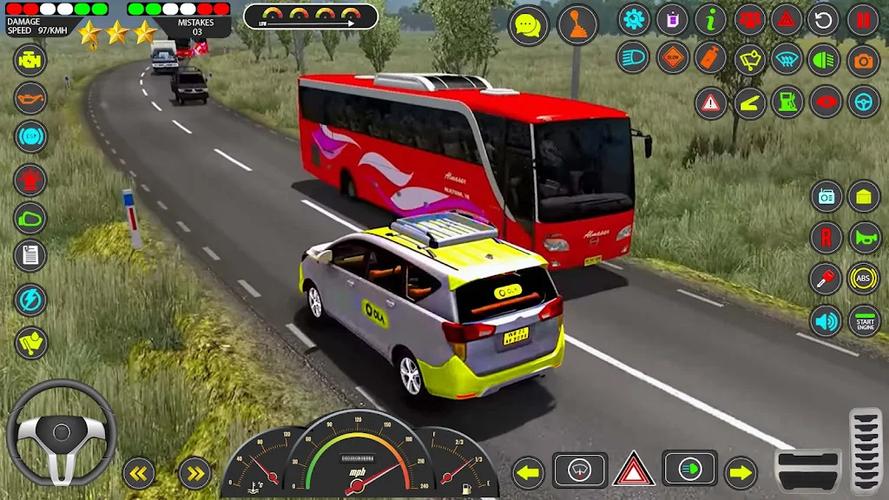Toggle the blue ESP button
This screenshot has width=889, height=500.
[30, 135]
